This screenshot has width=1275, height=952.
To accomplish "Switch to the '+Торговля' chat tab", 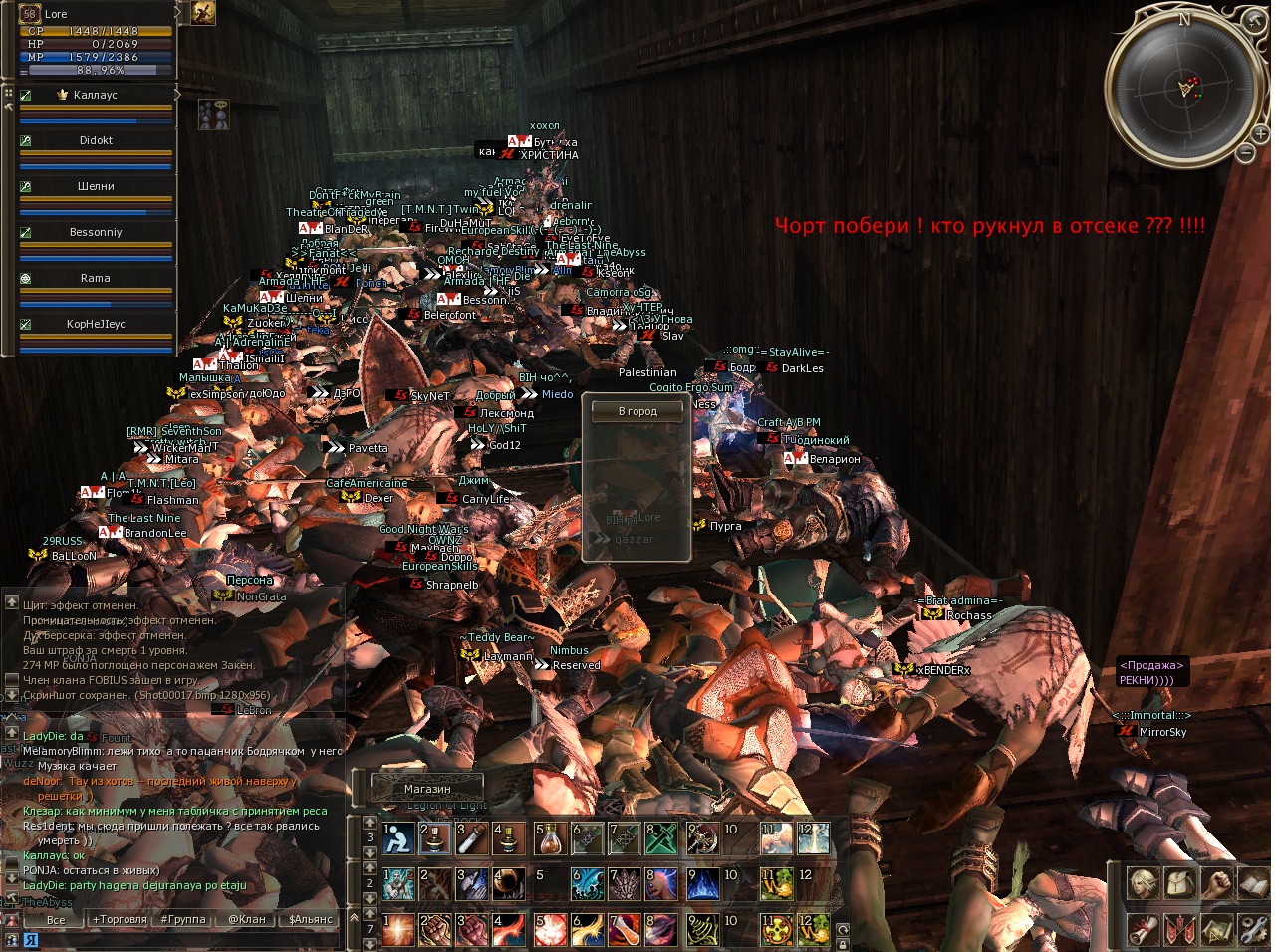I will tap(119, 920).
